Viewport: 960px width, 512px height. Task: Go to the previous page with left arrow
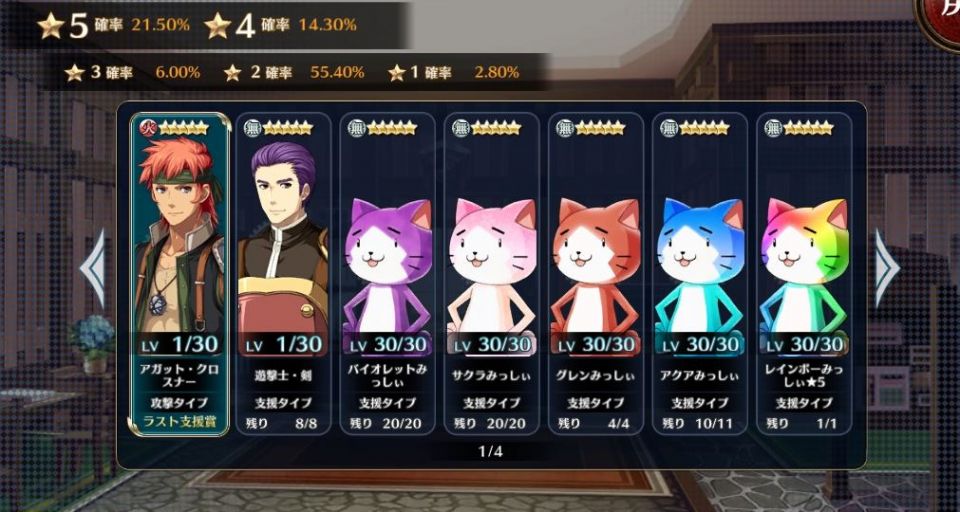[x=93, y=268]
